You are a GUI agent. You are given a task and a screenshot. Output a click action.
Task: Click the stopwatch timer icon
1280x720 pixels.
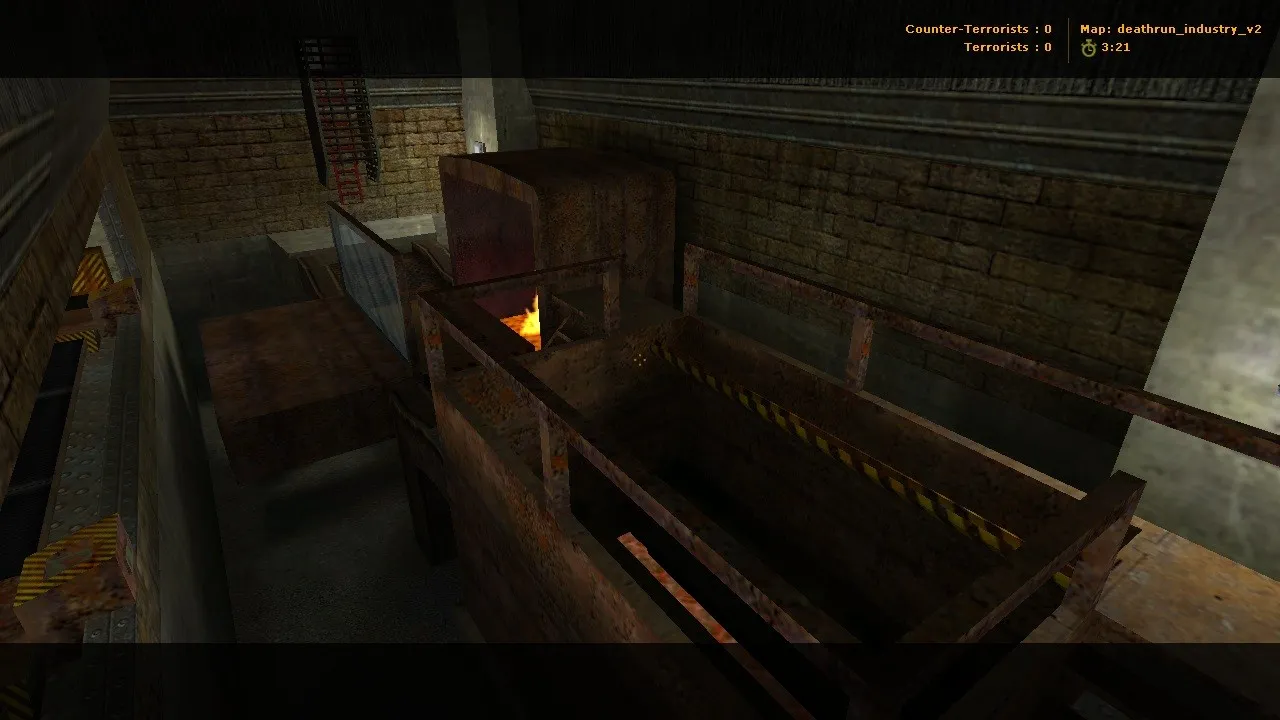click(x=1090, y=46)
